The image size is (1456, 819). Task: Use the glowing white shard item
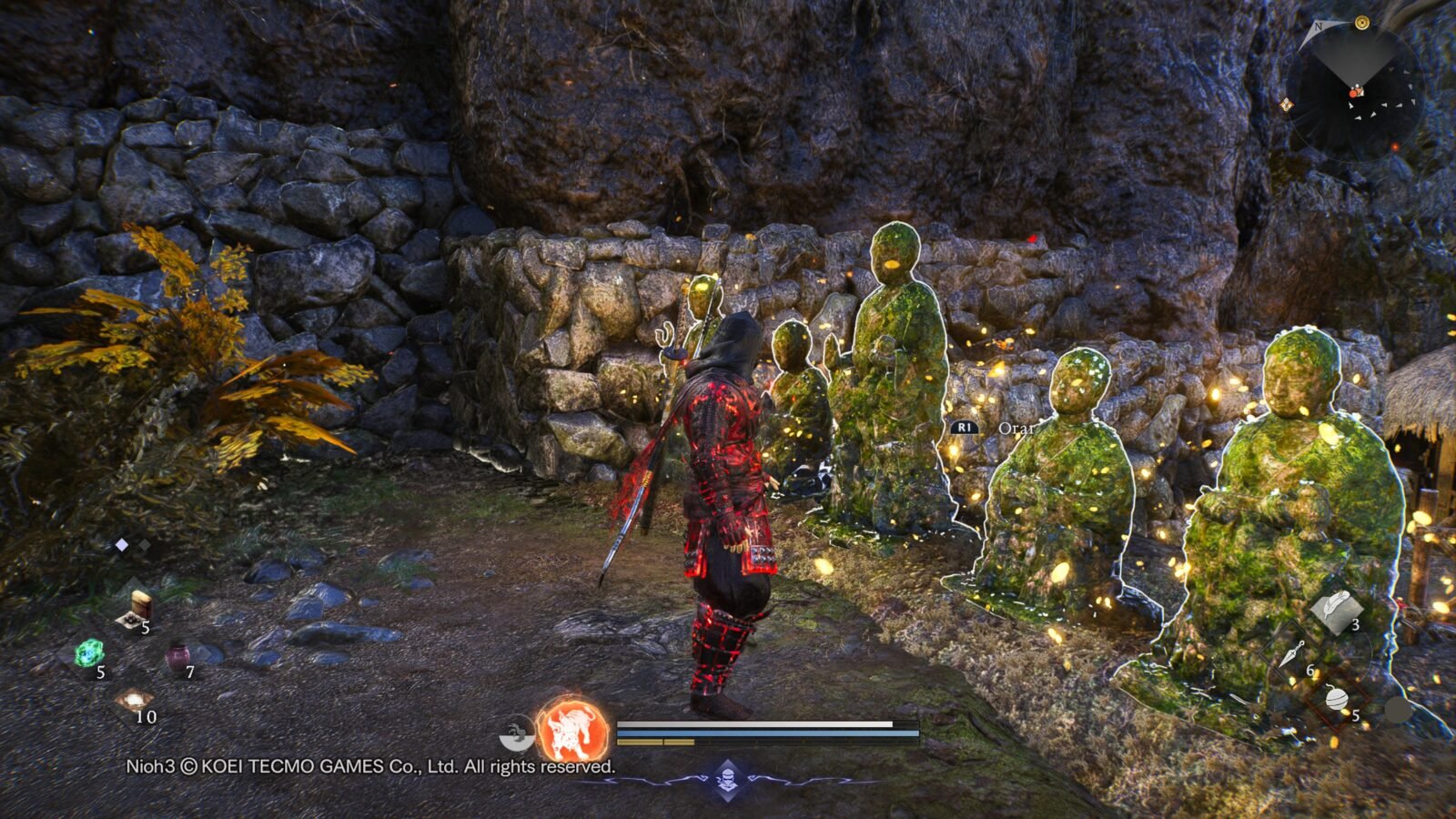[x=133, y=700]
